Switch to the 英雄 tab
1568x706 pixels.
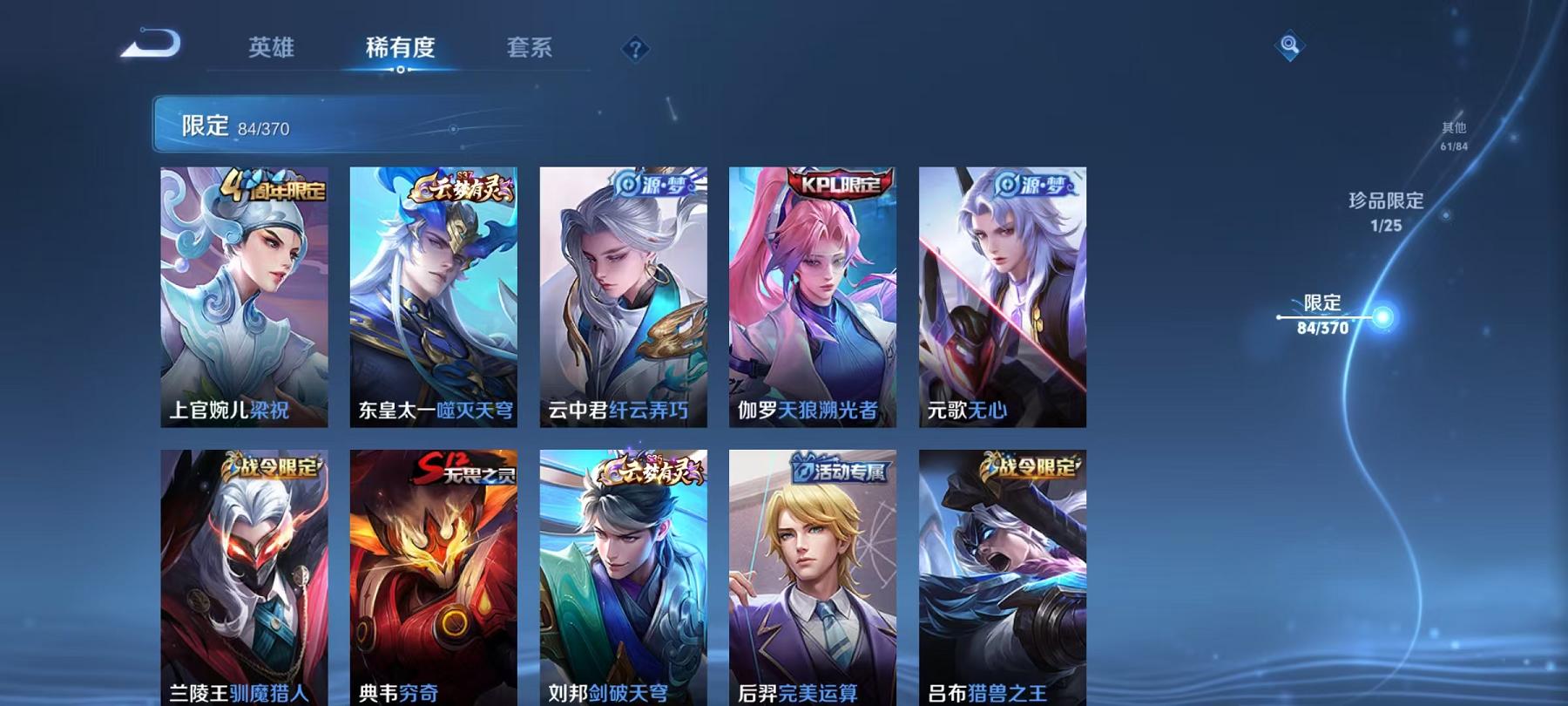(x=272, y=50)
